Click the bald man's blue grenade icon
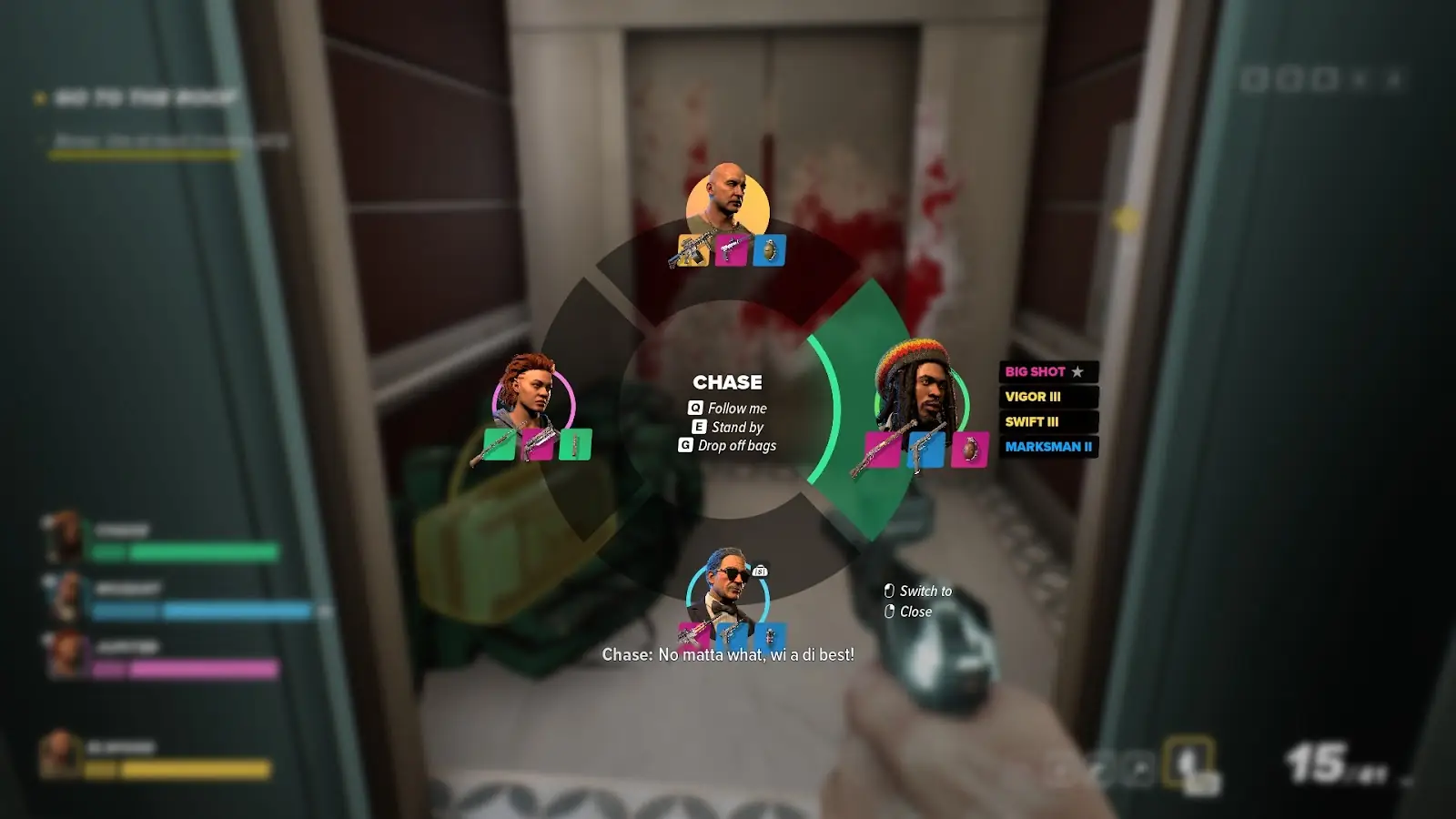 [x=769, y=250]
